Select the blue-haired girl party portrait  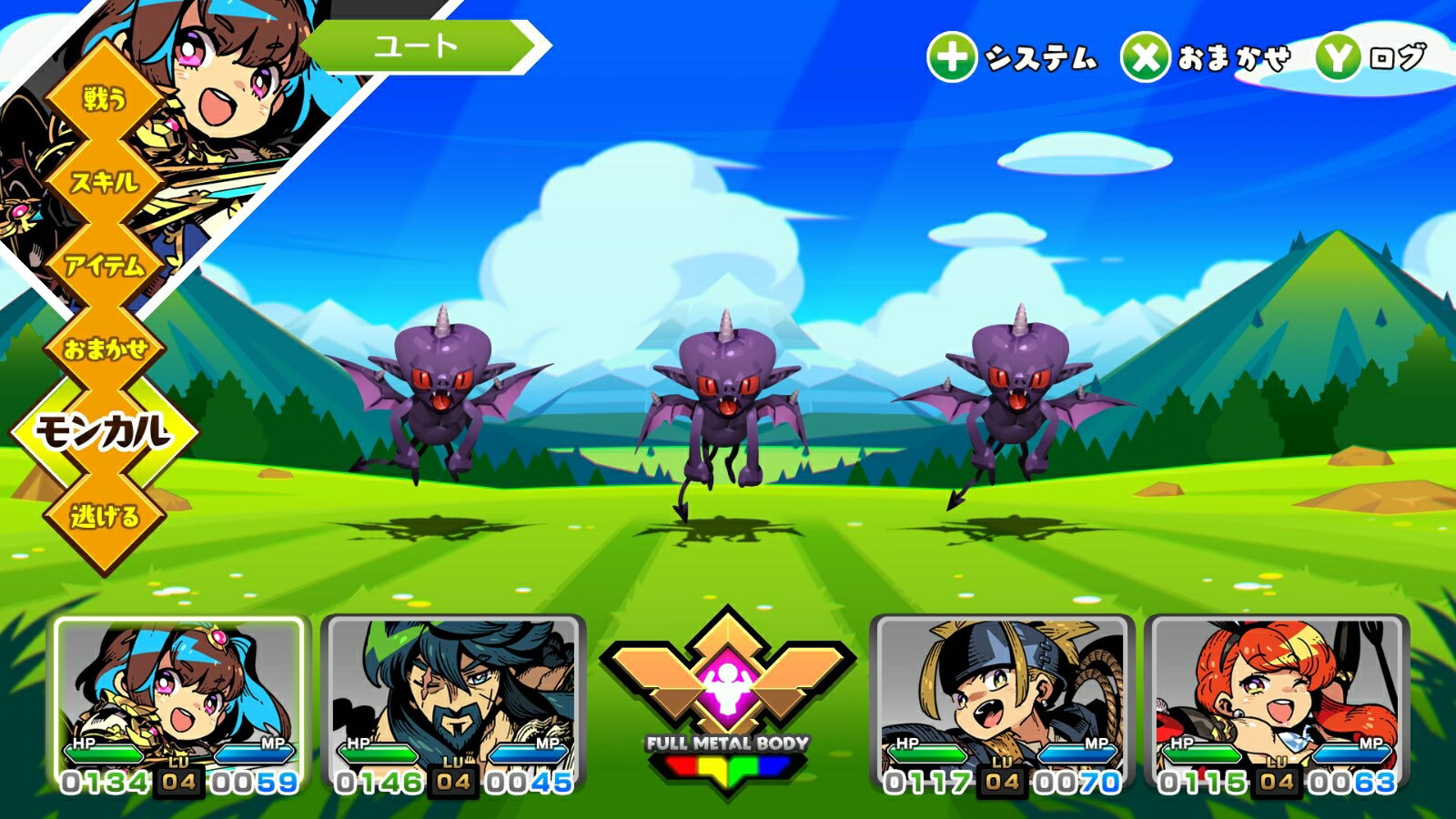pyautogui.click(x=179, y=703)
